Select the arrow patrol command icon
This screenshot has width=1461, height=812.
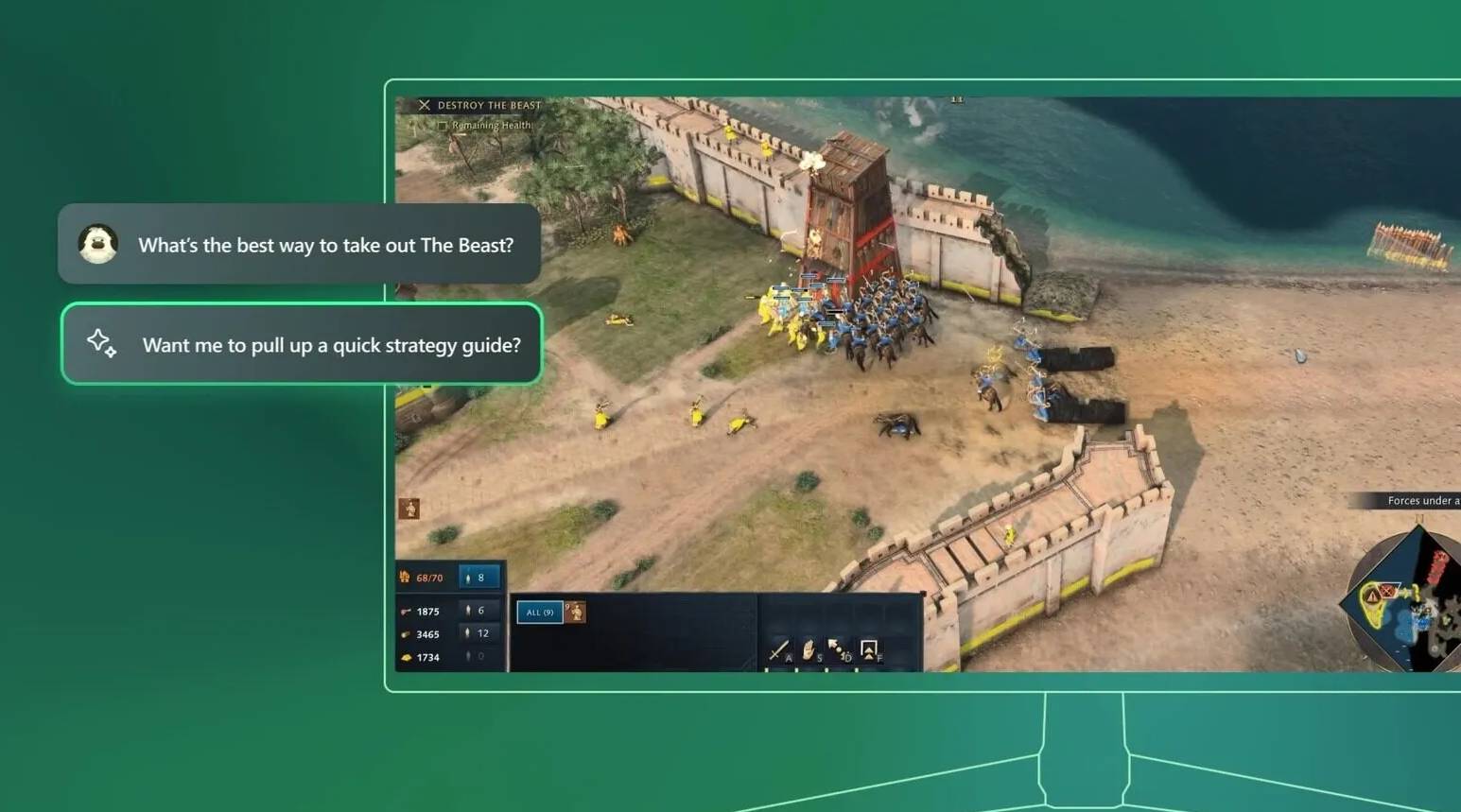(x=838, y=650)
